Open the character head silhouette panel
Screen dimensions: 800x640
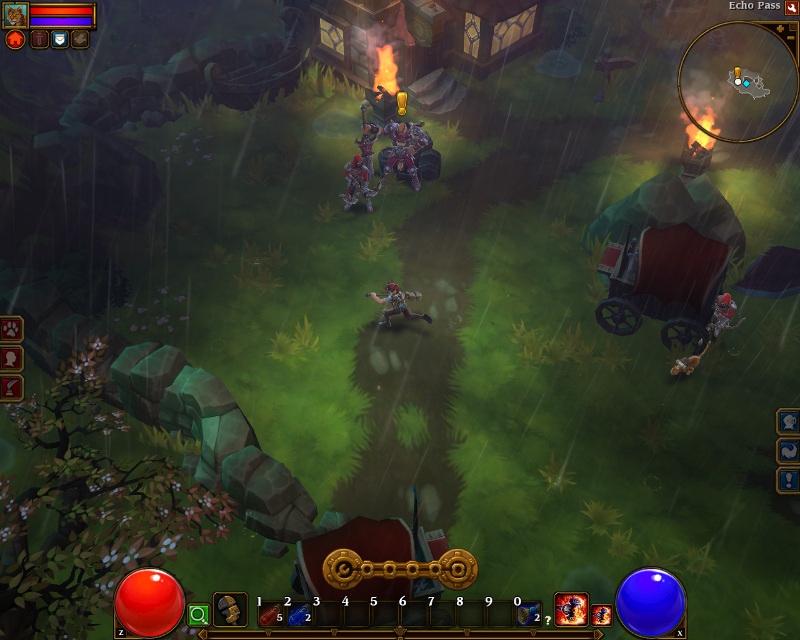(11, 358)
